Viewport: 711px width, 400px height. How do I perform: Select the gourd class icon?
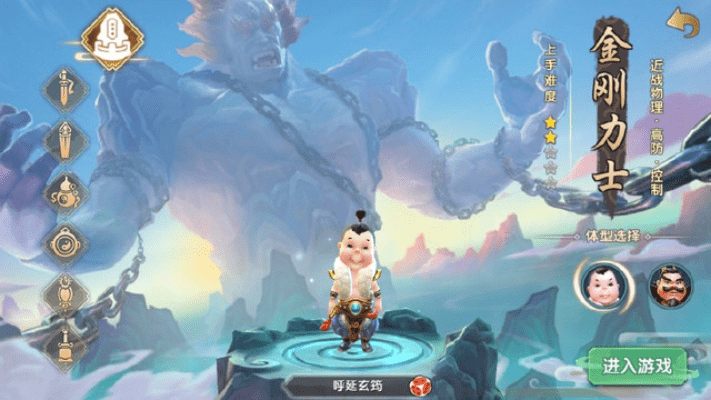[x=66, y=190]
